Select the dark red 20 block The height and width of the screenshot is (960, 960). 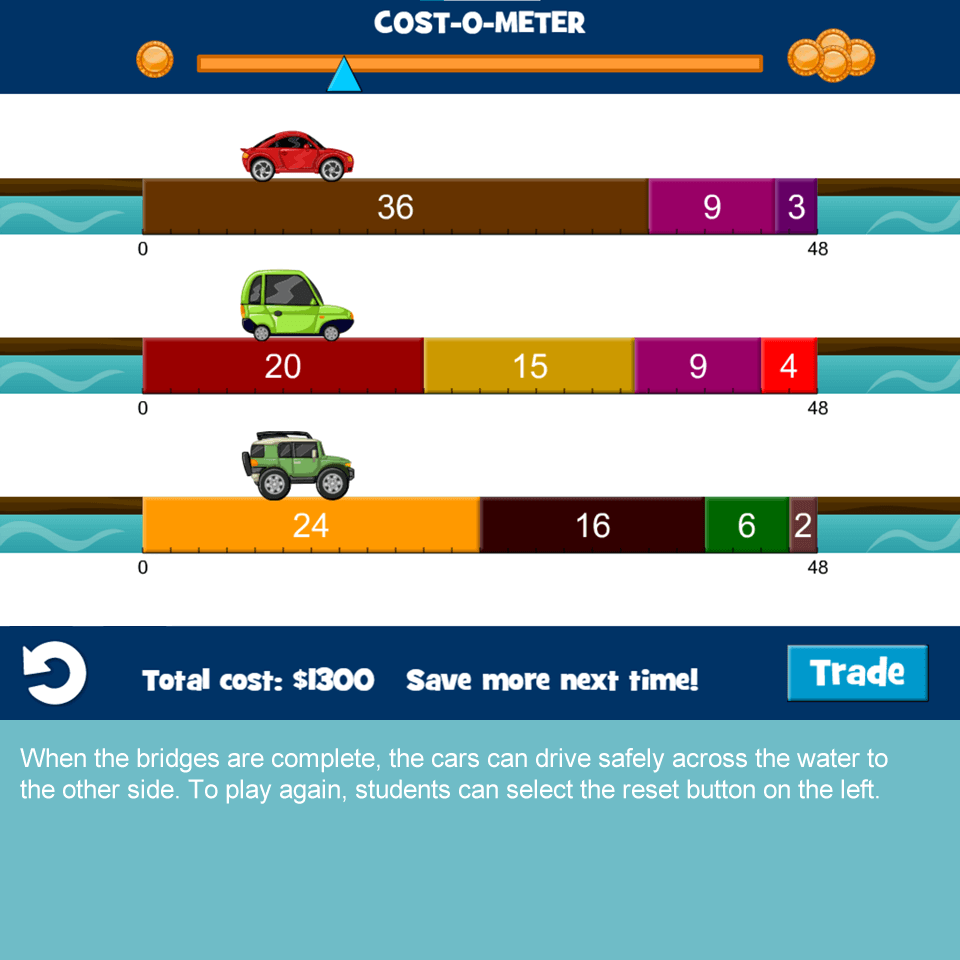283,366
